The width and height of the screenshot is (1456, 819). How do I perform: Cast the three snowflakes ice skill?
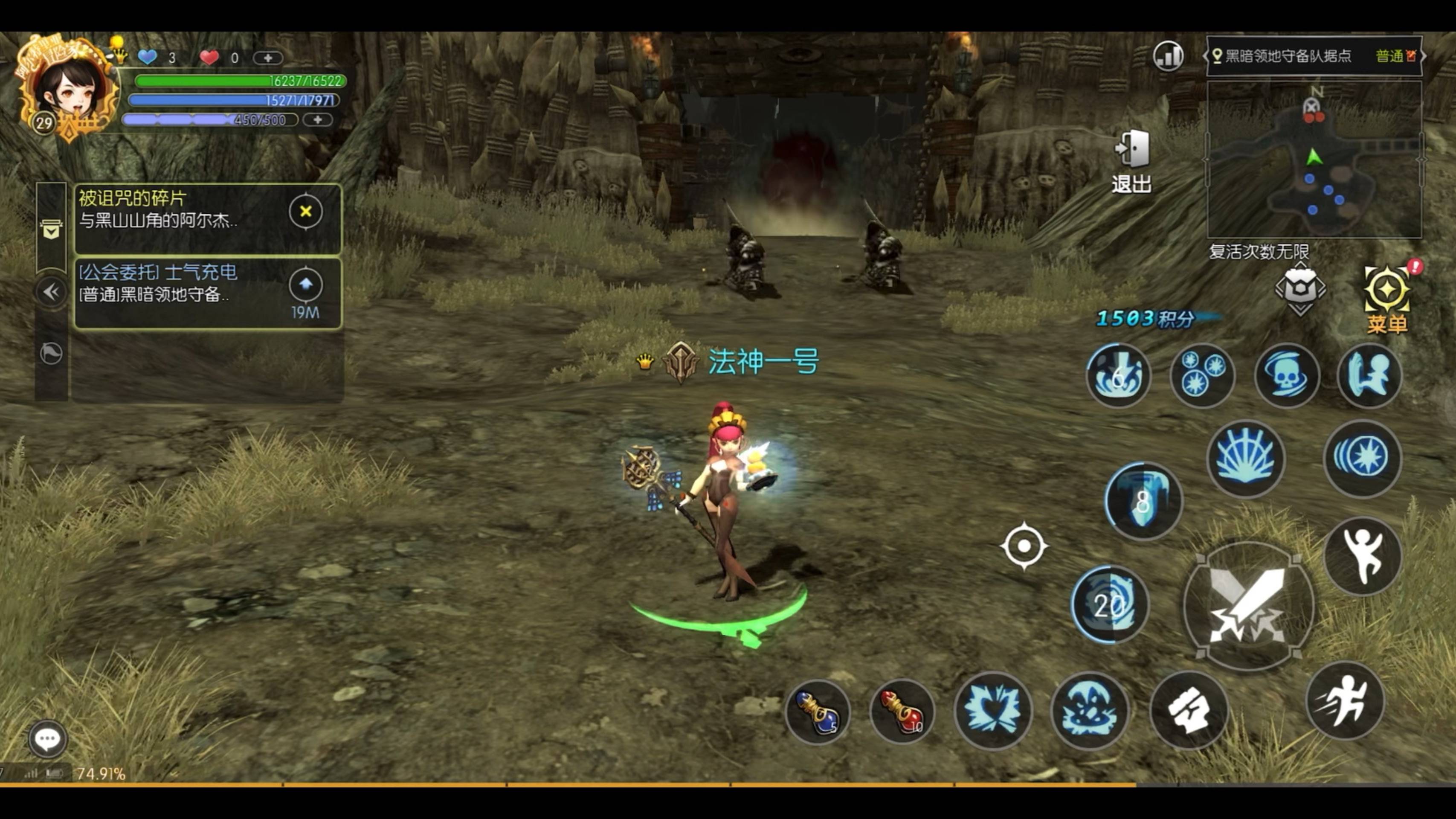coord(1202,375)
